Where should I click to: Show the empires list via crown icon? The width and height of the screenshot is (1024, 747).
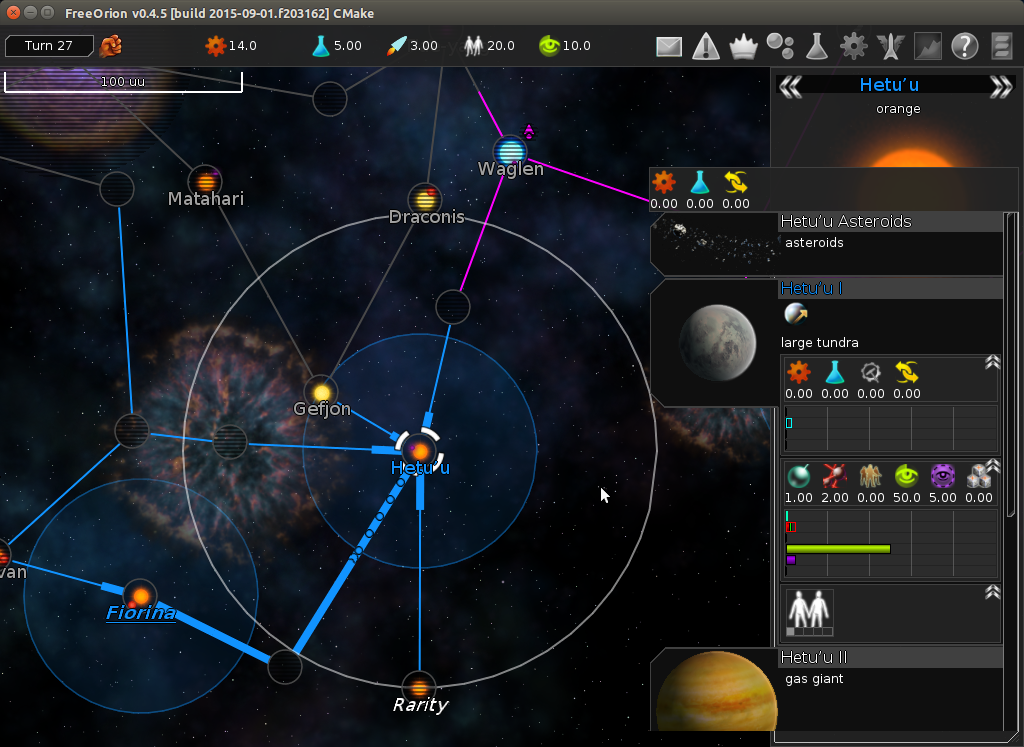pos(743,46)
